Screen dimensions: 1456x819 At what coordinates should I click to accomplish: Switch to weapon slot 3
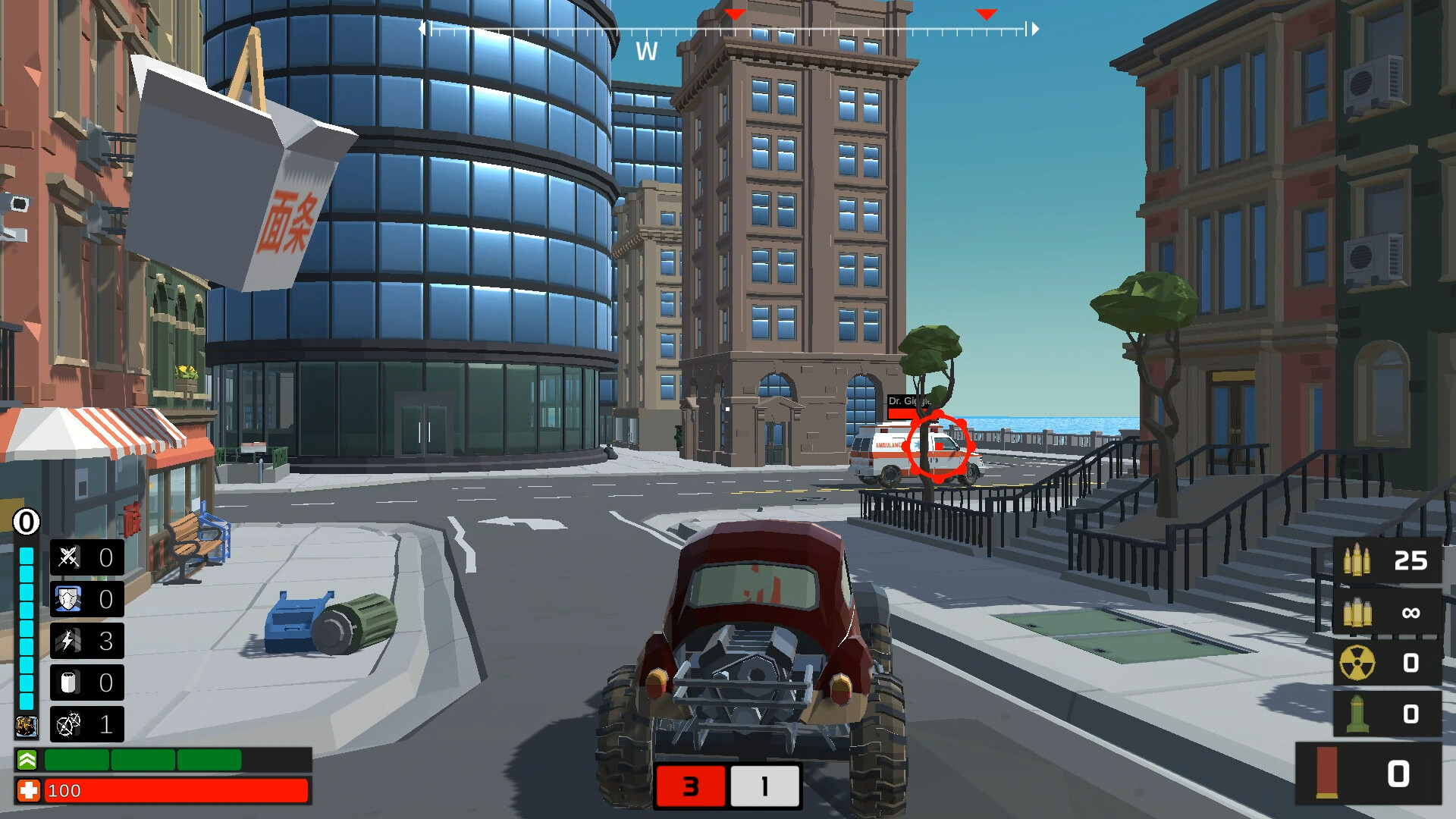tap(691, 786)
